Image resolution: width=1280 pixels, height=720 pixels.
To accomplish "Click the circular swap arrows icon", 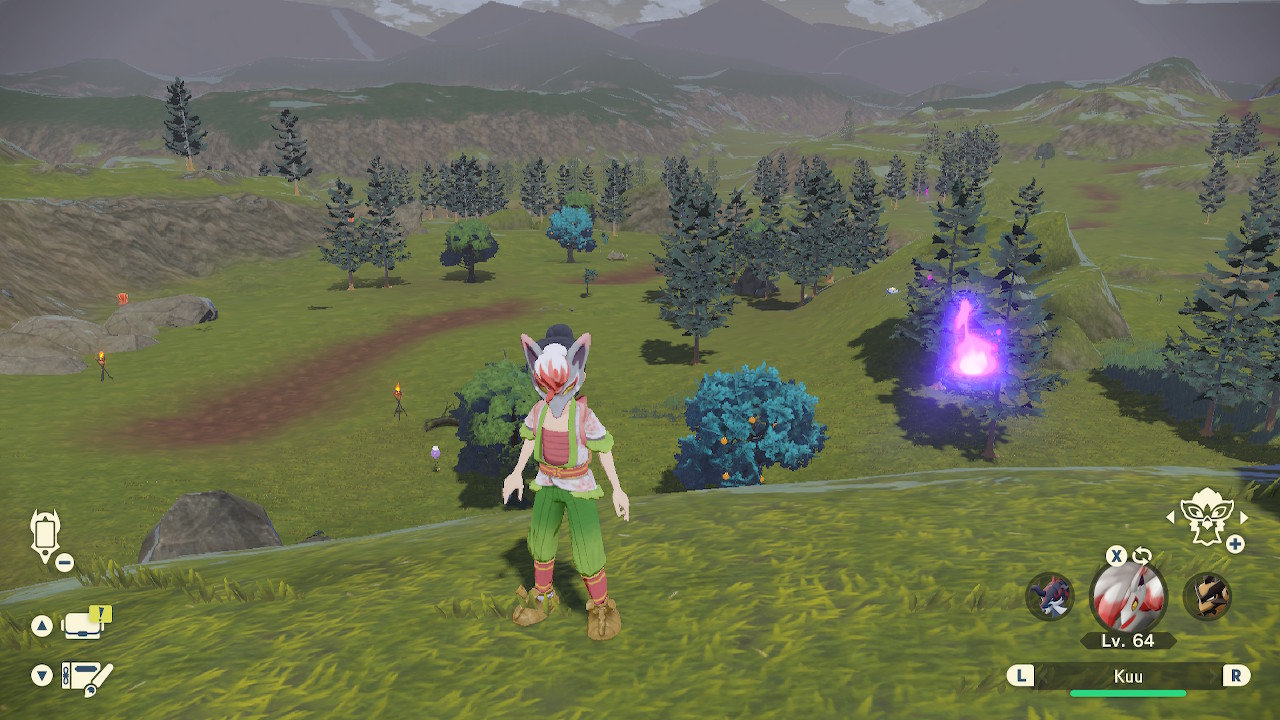I will point(1142,556).
